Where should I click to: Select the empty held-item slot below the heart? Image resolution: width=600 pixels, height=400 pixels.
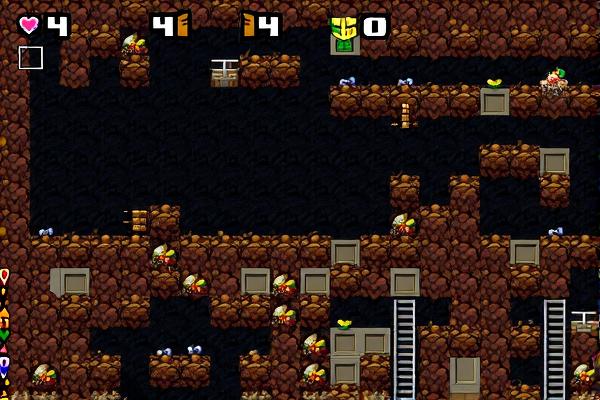31,58
